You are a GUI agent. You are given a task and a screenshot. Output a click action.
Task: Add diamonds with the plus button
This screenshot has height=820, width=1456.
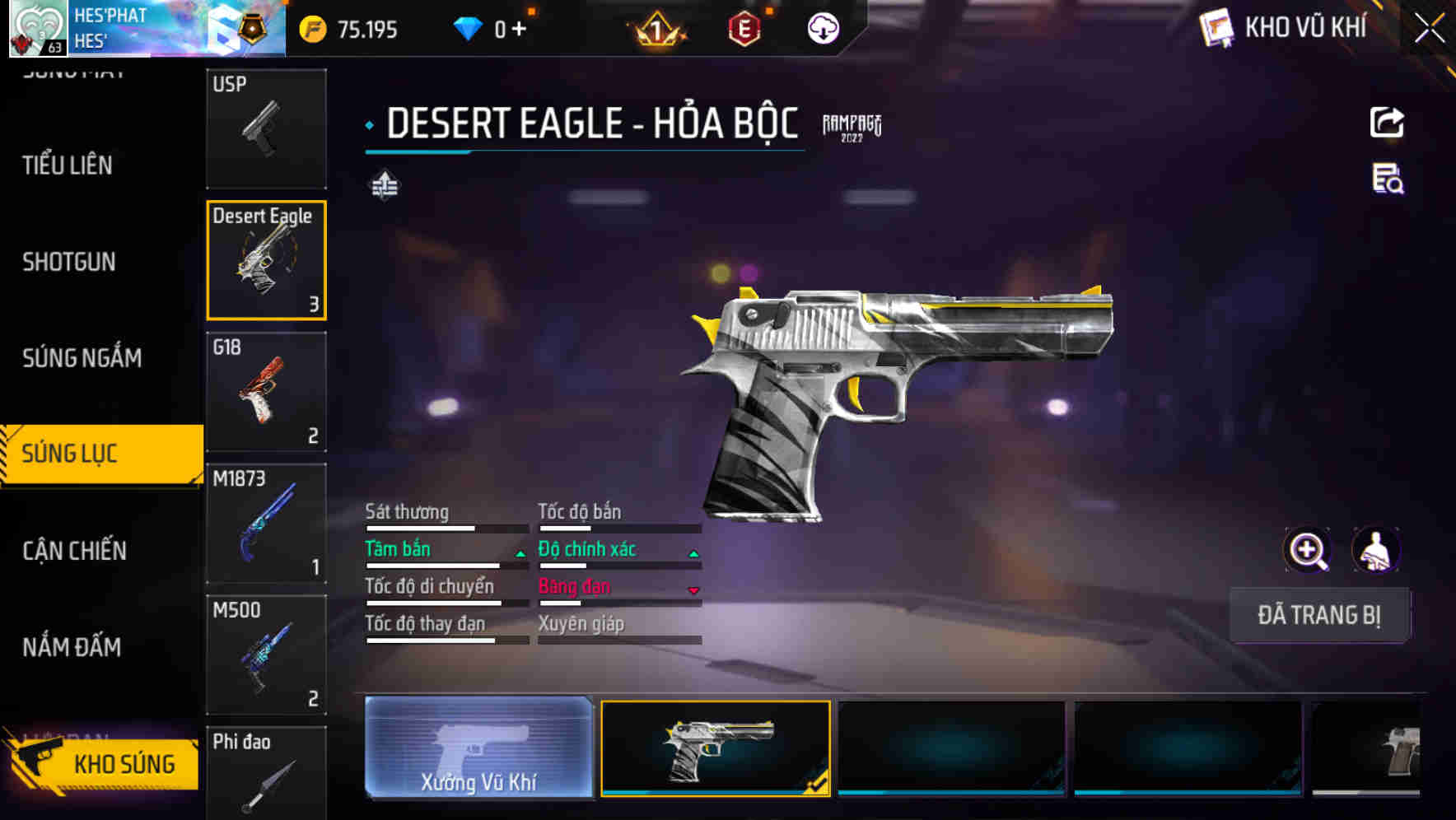pyautogui.click(x=519, y=30)
